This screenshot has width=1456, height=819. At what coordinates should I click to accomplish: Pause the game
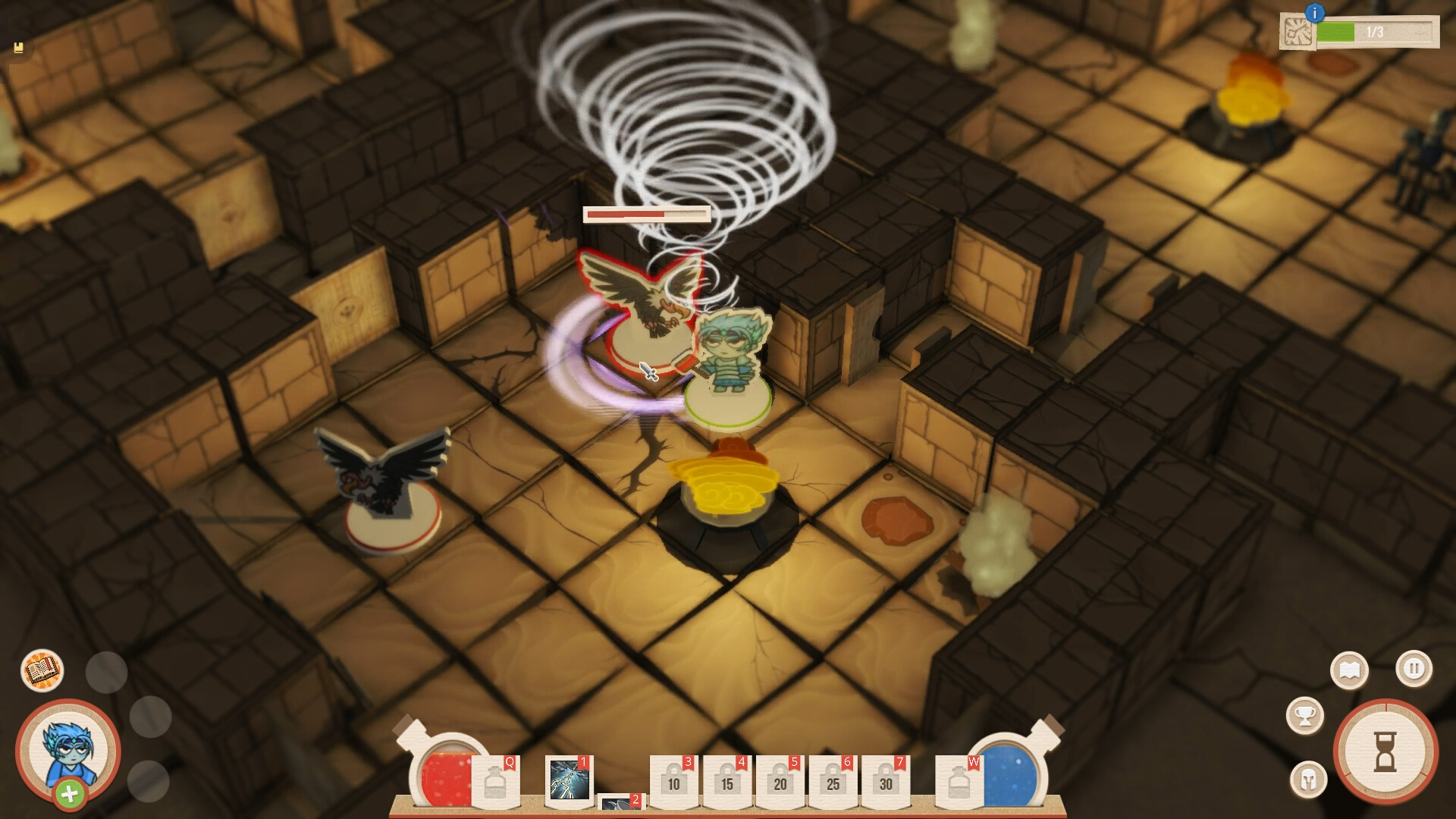1413,670
